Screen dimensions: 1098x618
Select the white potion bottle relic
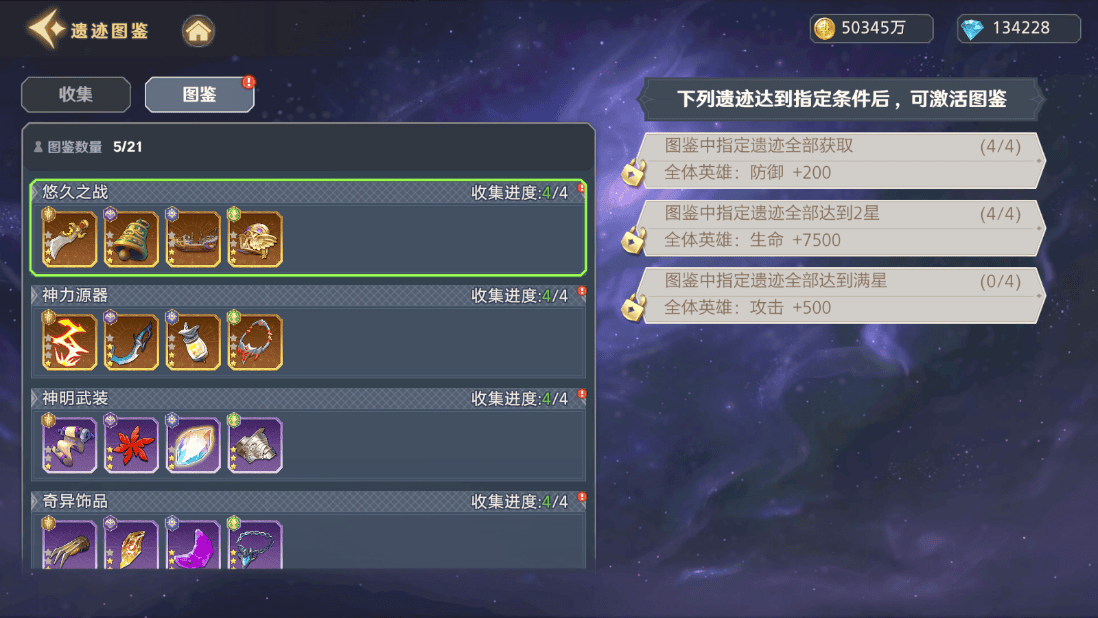pyautogui.click(x=193, y=342)
